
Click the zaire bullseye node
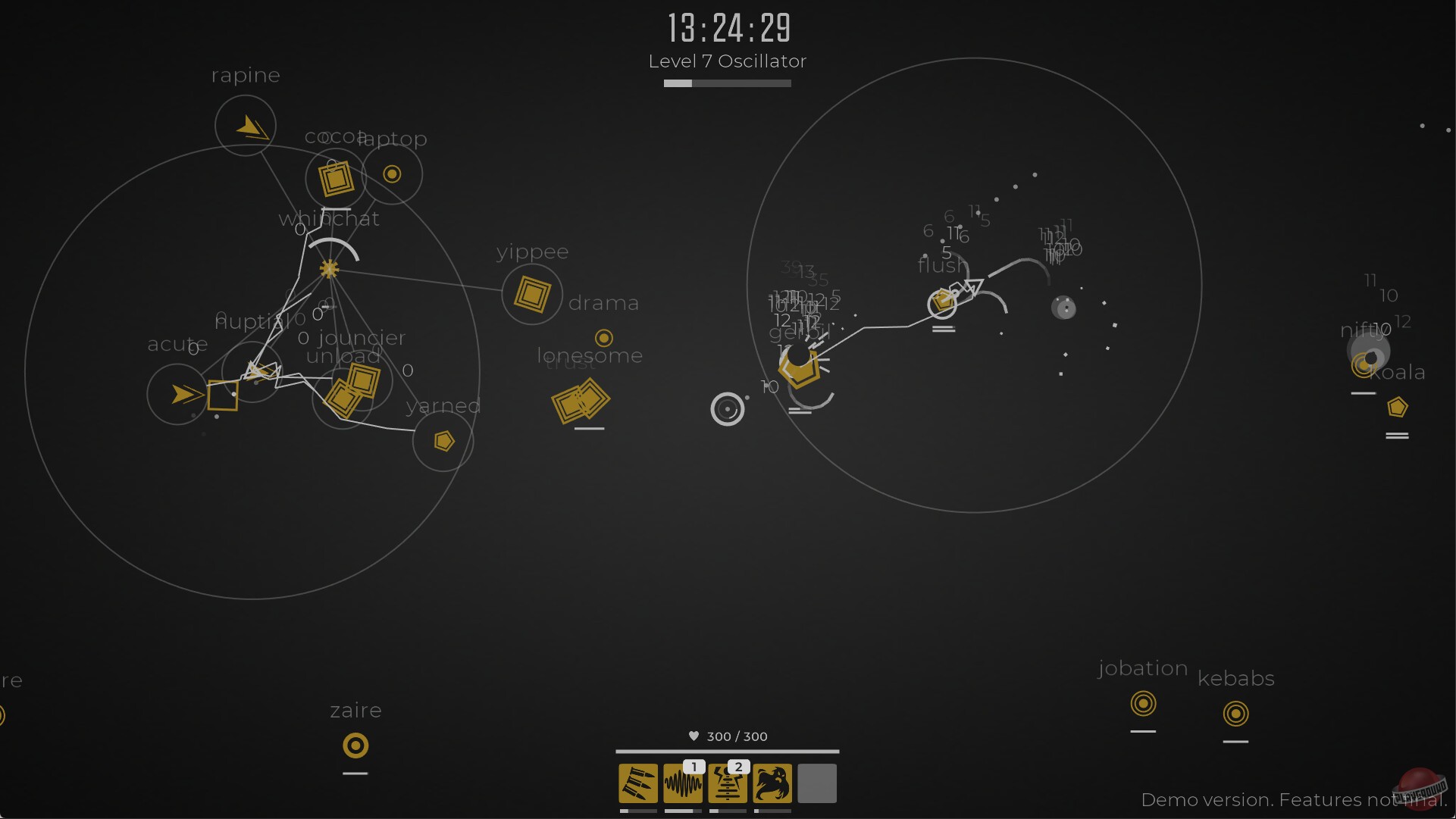click(355, 746)
